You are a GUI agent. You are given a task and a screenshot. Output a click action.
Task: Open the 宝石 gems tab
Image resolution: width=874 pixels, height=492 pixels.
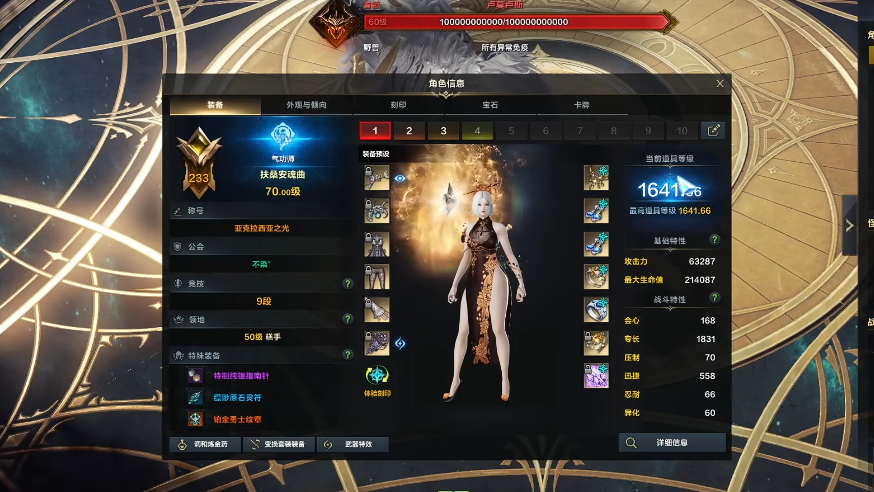490,104
